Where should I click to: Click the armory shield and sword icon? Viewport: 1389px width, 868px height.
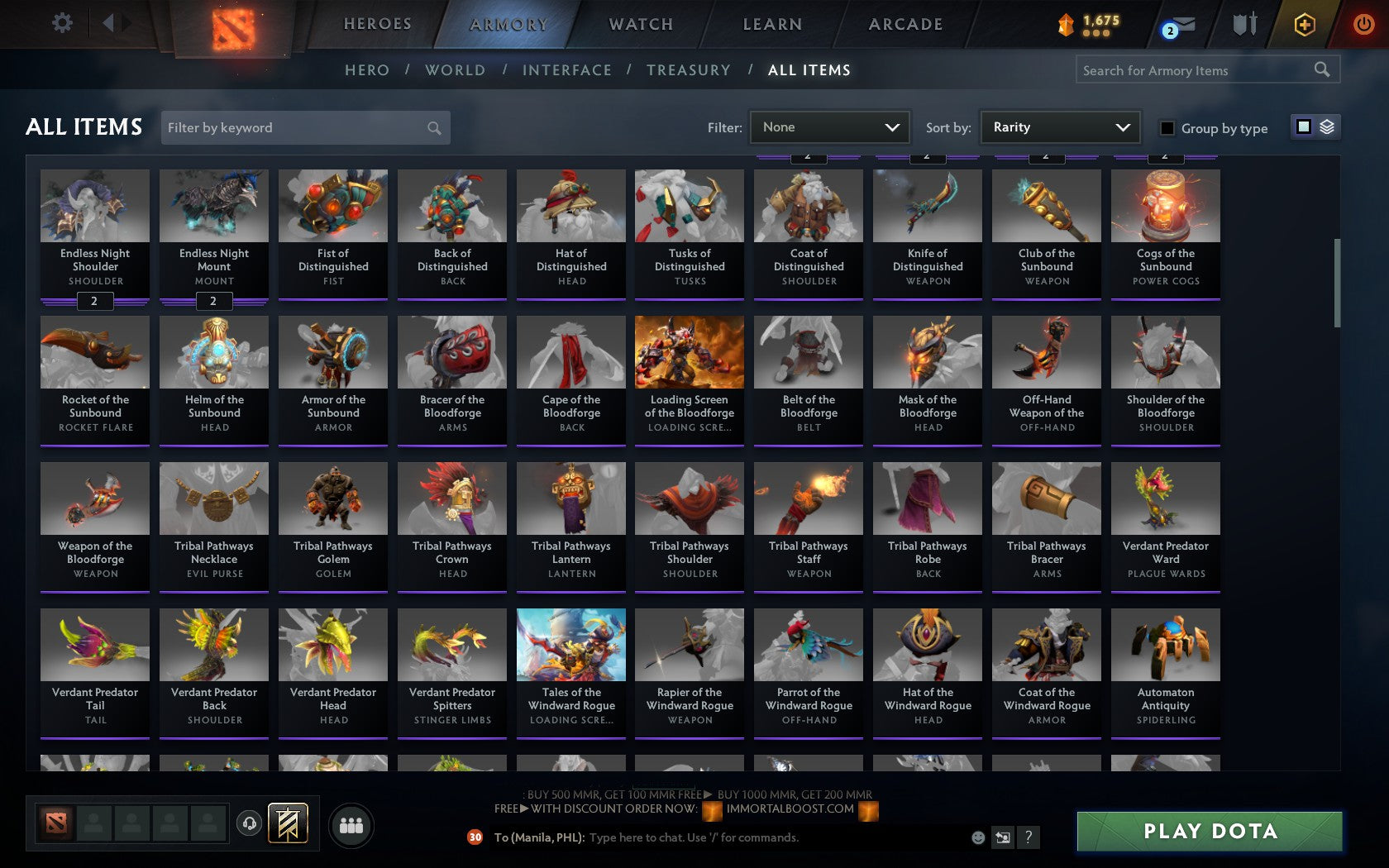[x=1243, y=23]
